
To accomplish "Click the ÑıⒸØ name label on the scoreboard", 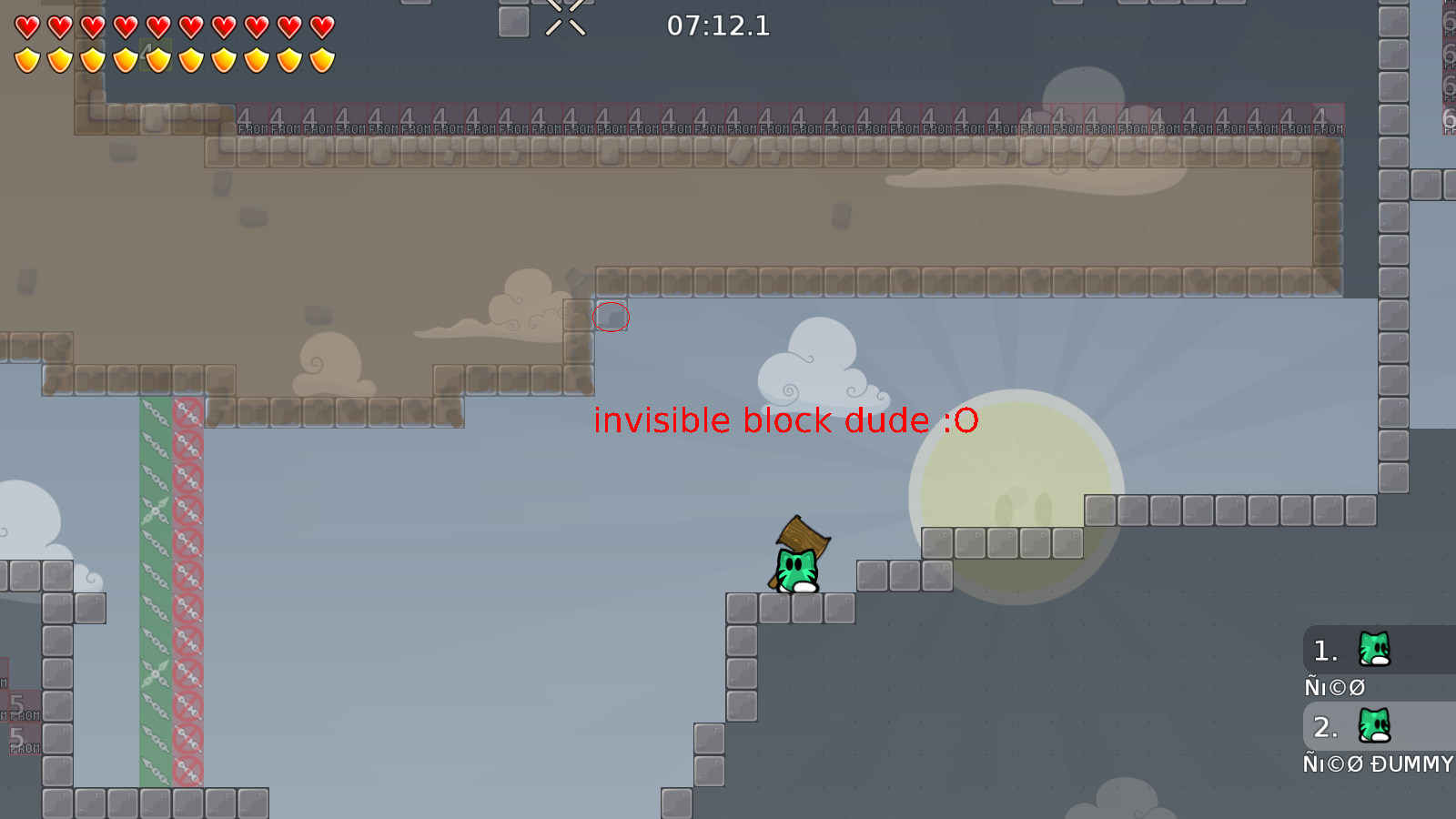I will 1333,687.
